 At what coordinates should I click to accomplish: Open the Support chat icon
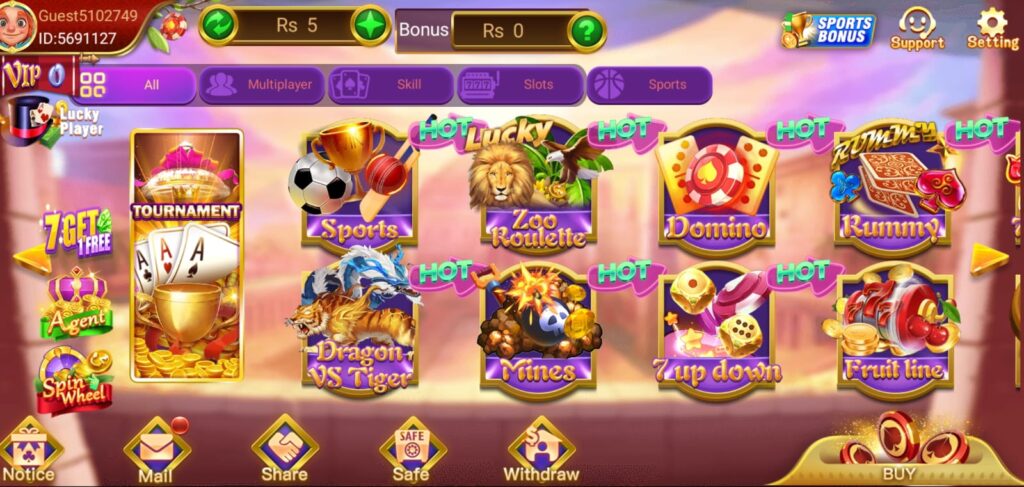tap(917, 28)
